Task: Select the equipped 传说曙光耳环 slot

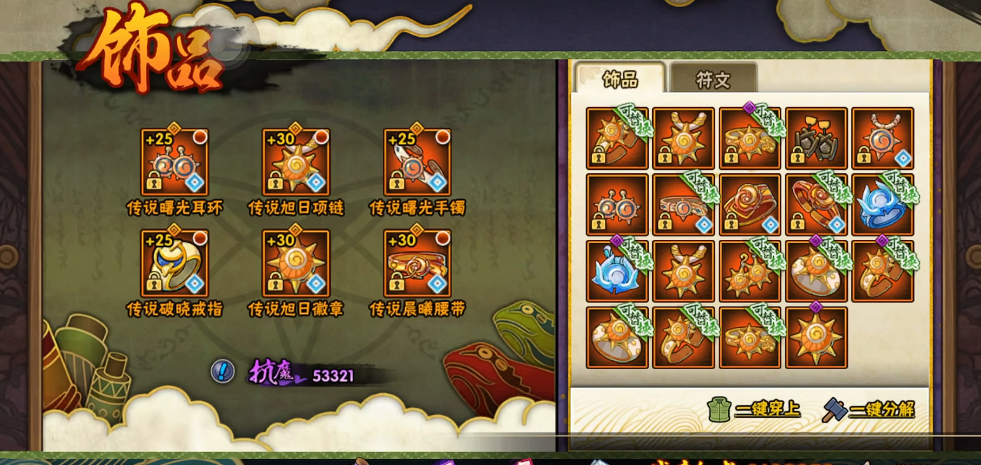Action: tap(174, 161)
